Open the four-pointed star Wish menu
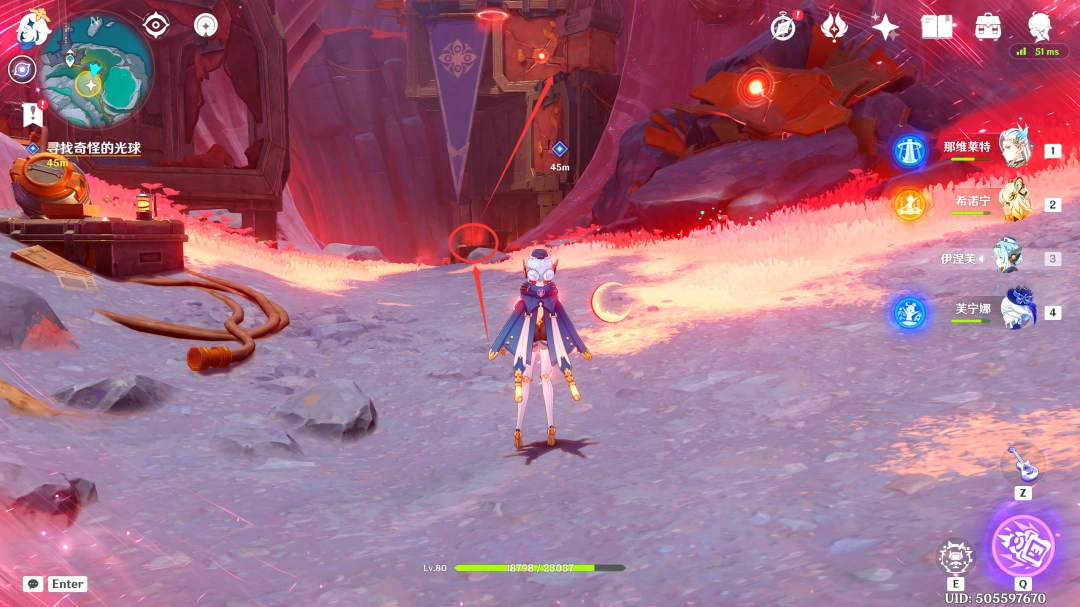The image size is (1080, 607). pos(885,27)
